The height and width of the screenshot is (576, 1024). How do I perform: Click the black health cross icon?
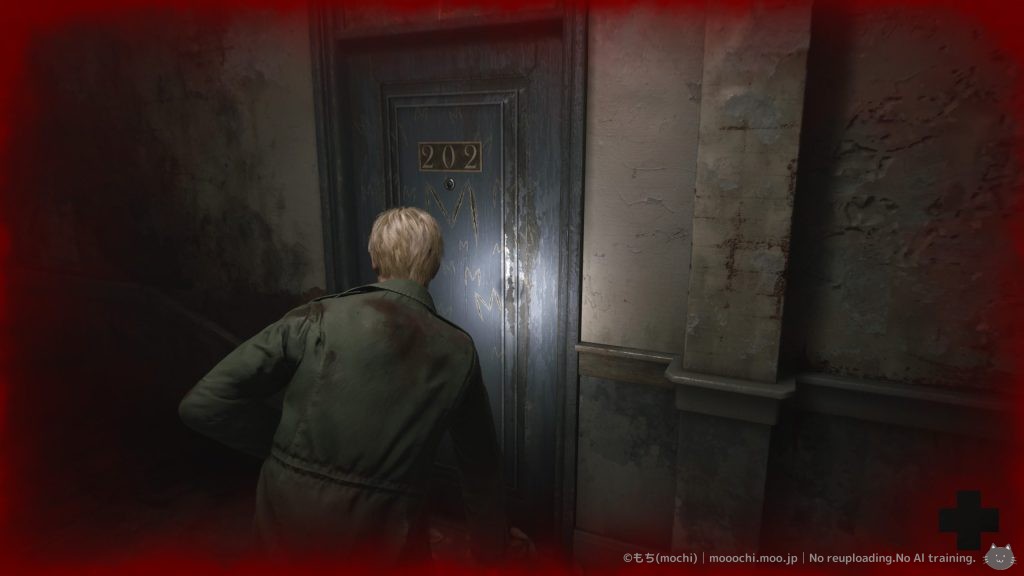968,520
